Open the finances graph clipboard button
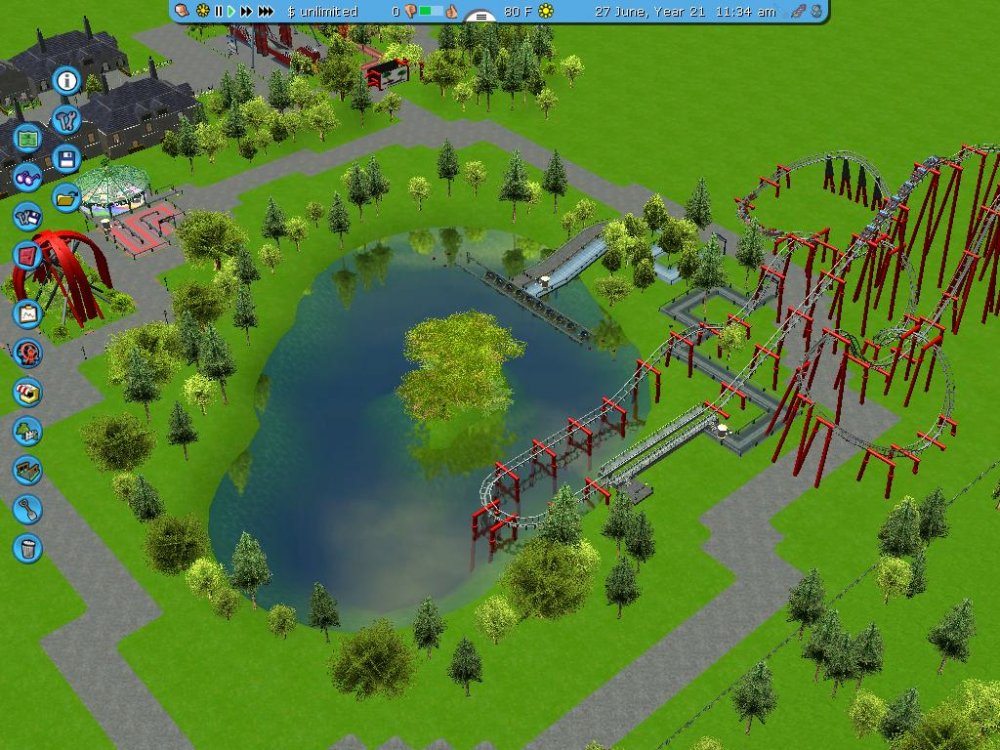Image resolution: width=1000 pixels, height=750 pixels. click(27, 314)
